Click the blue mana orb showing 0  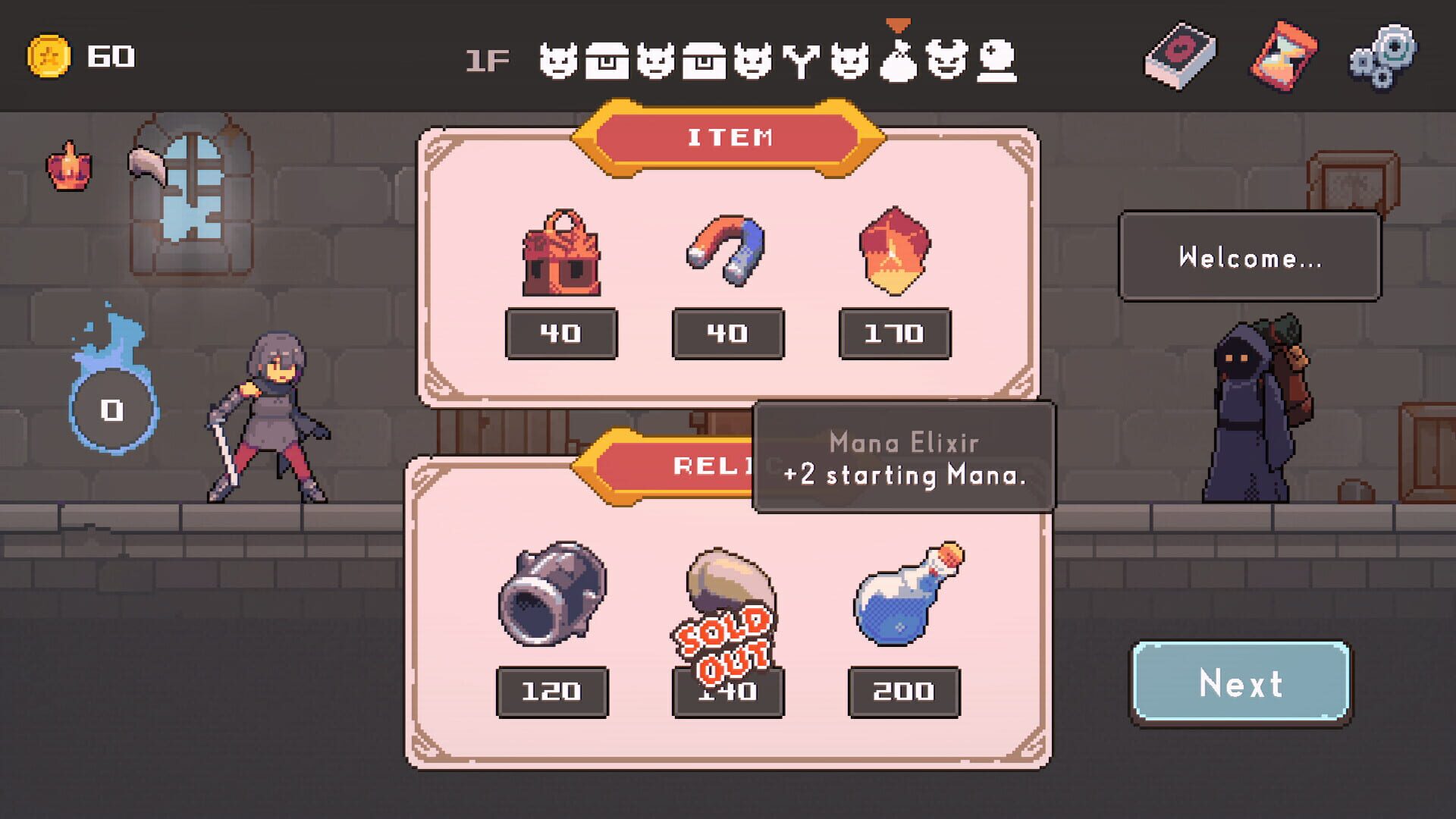112,409
